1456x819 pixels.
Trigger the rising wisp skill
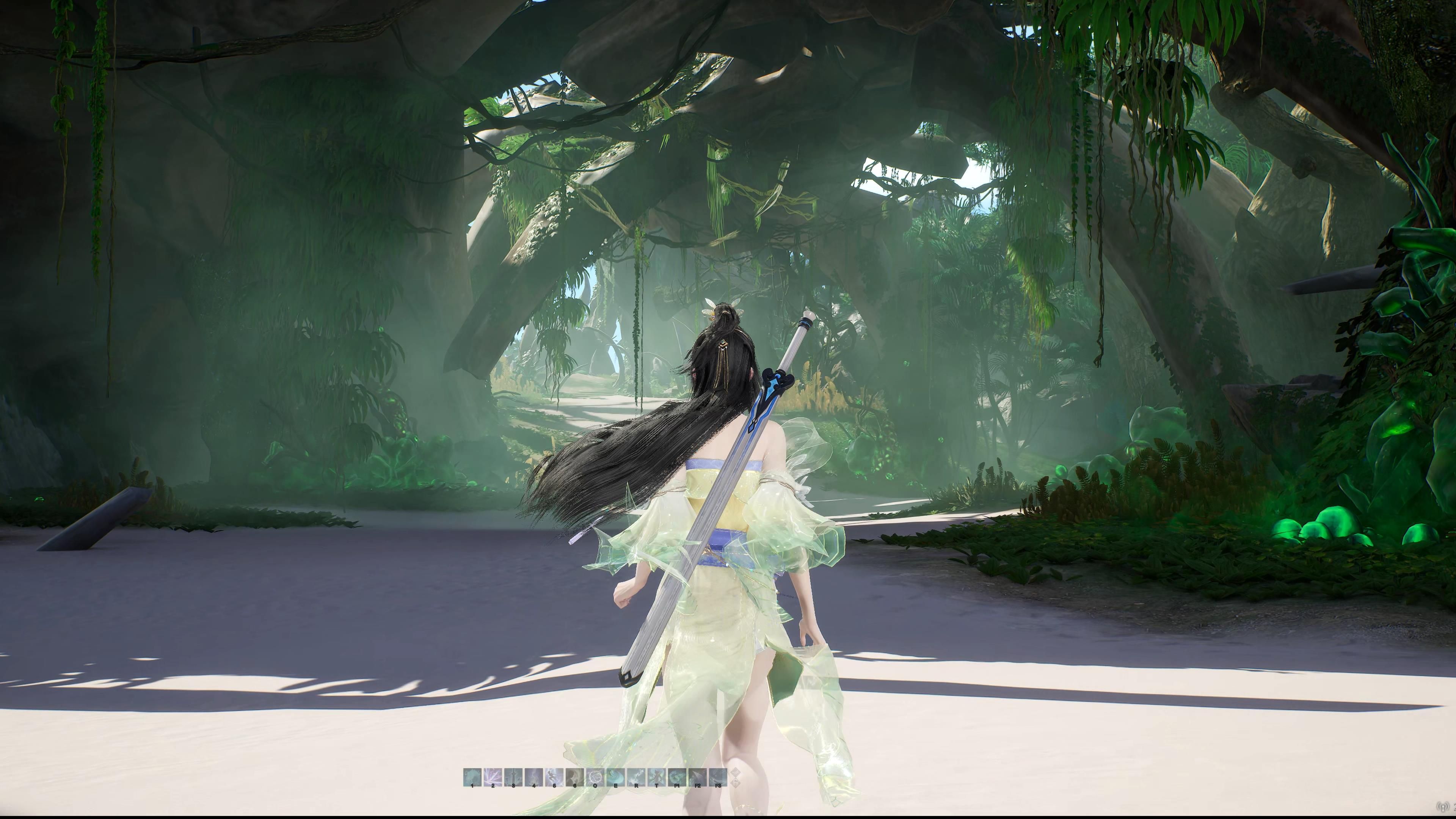point(534,777)
